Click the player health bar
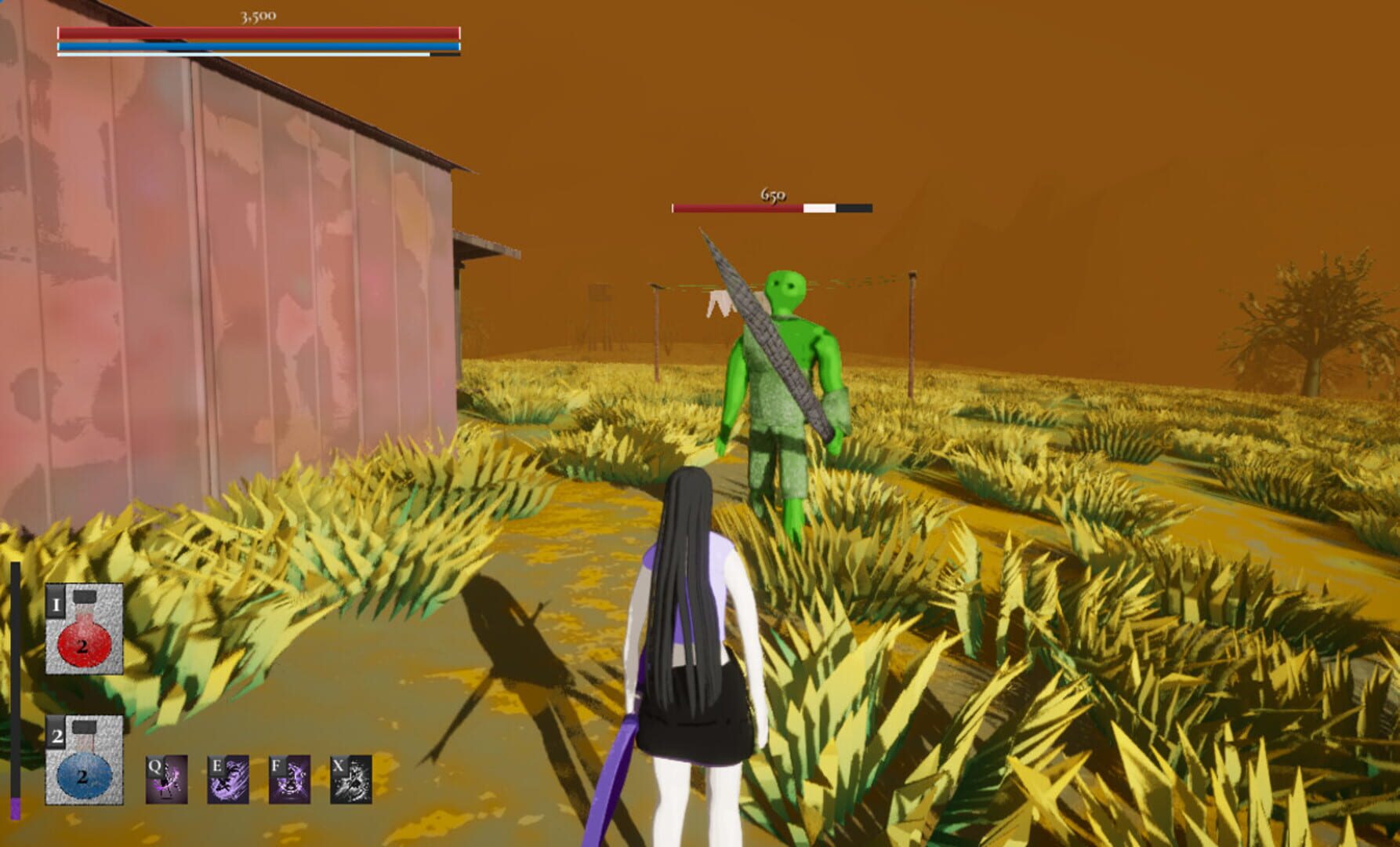 pos(257,33)
